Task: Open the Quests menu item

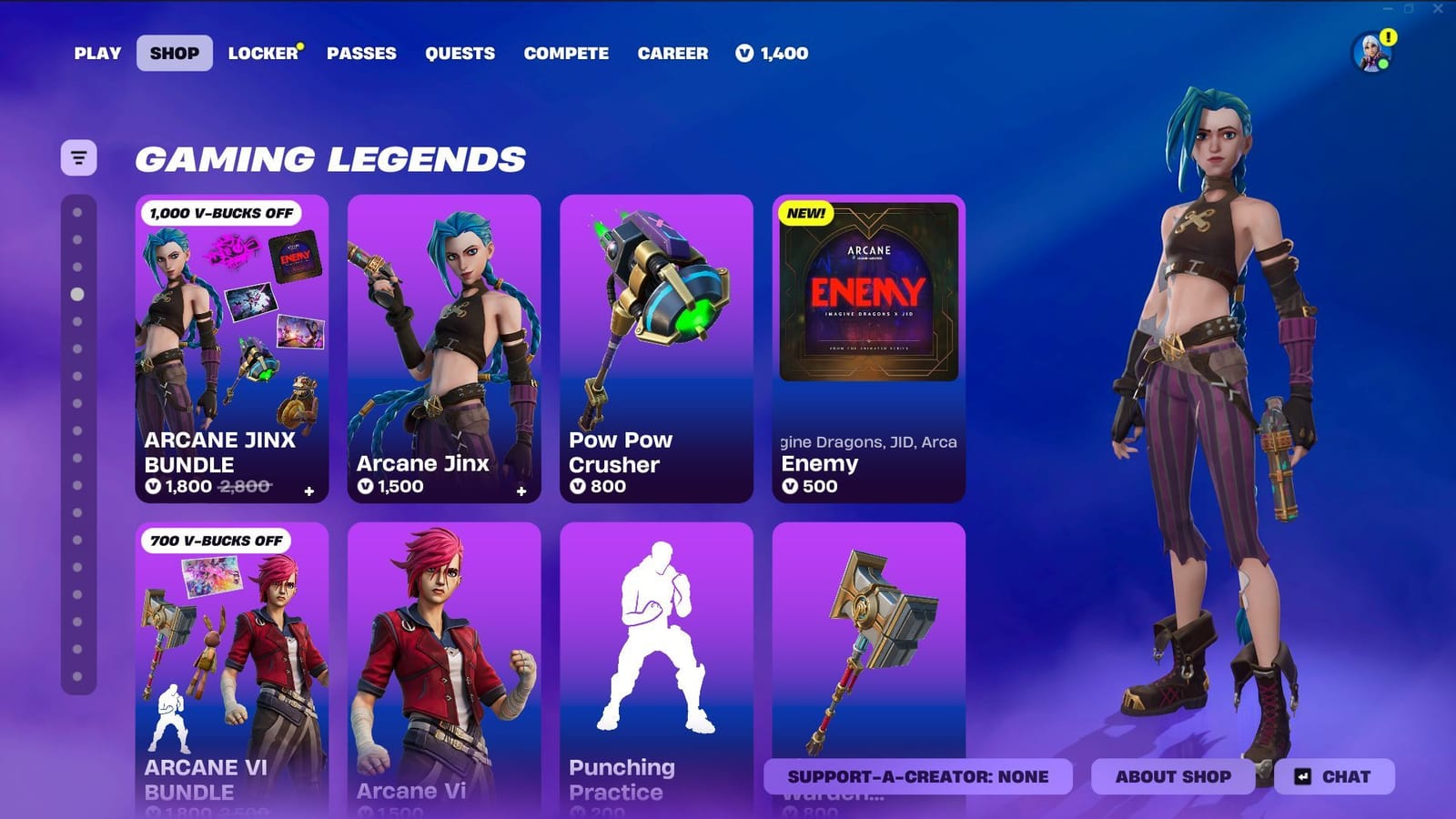Action: click(460, 54)
